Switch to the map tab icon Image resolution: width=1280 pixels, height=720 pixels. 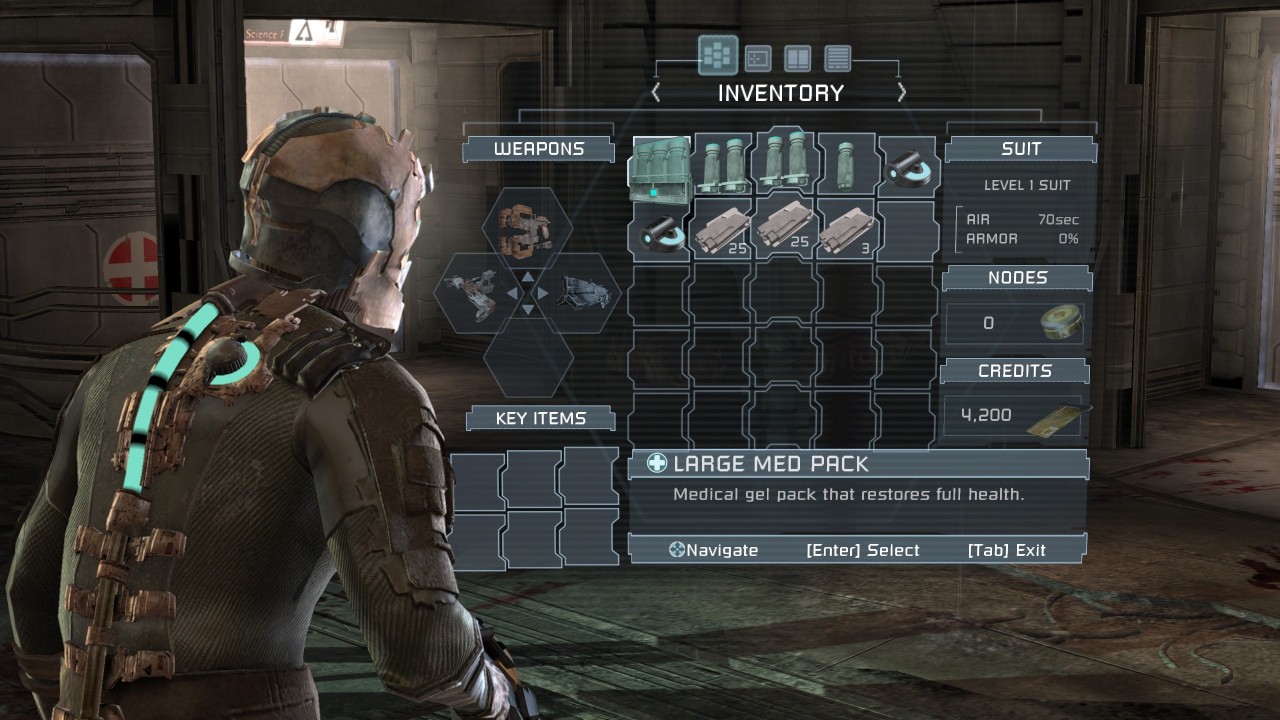[x=758, y=59]
